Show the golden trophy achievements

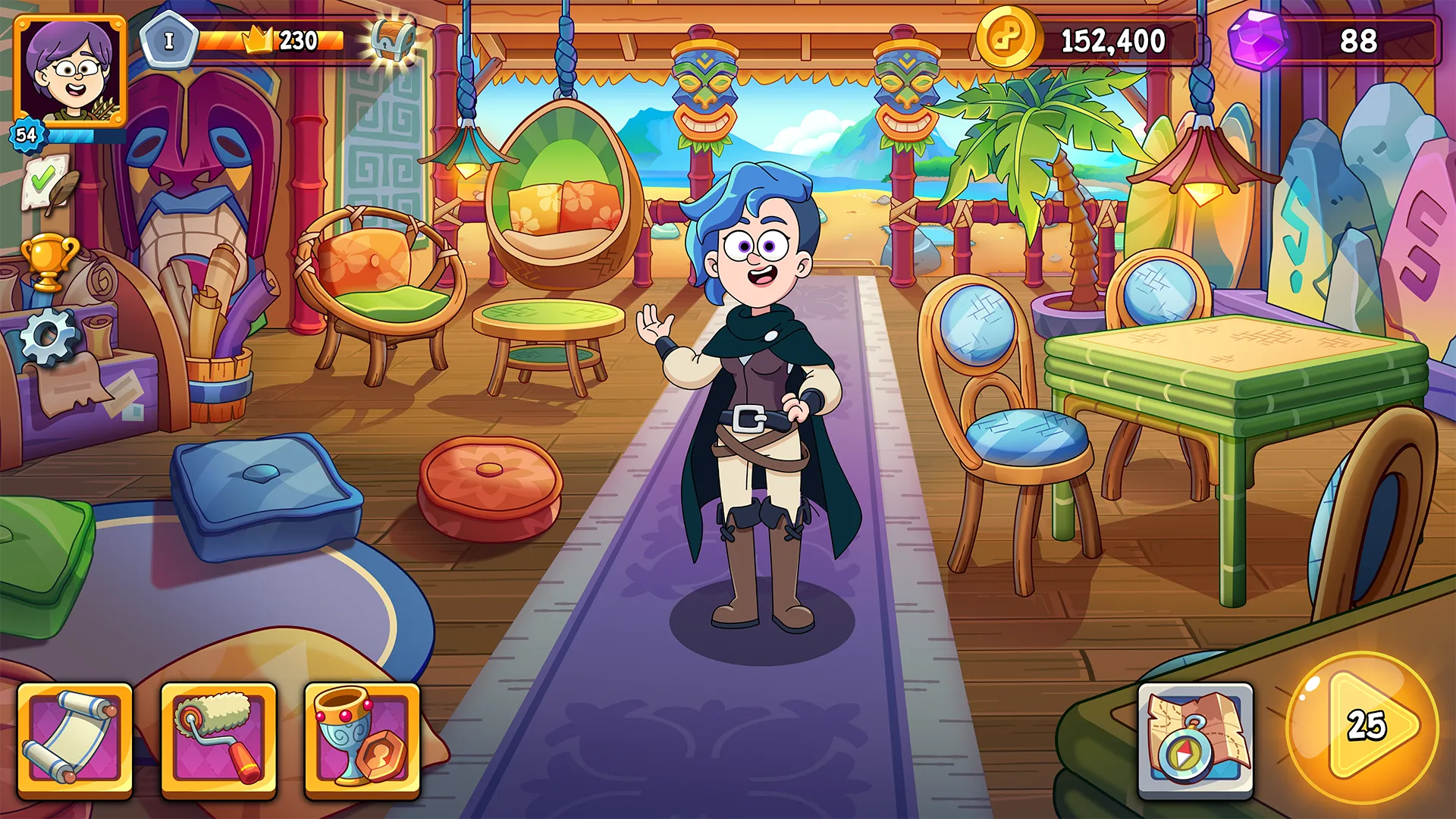pos(48,262)
